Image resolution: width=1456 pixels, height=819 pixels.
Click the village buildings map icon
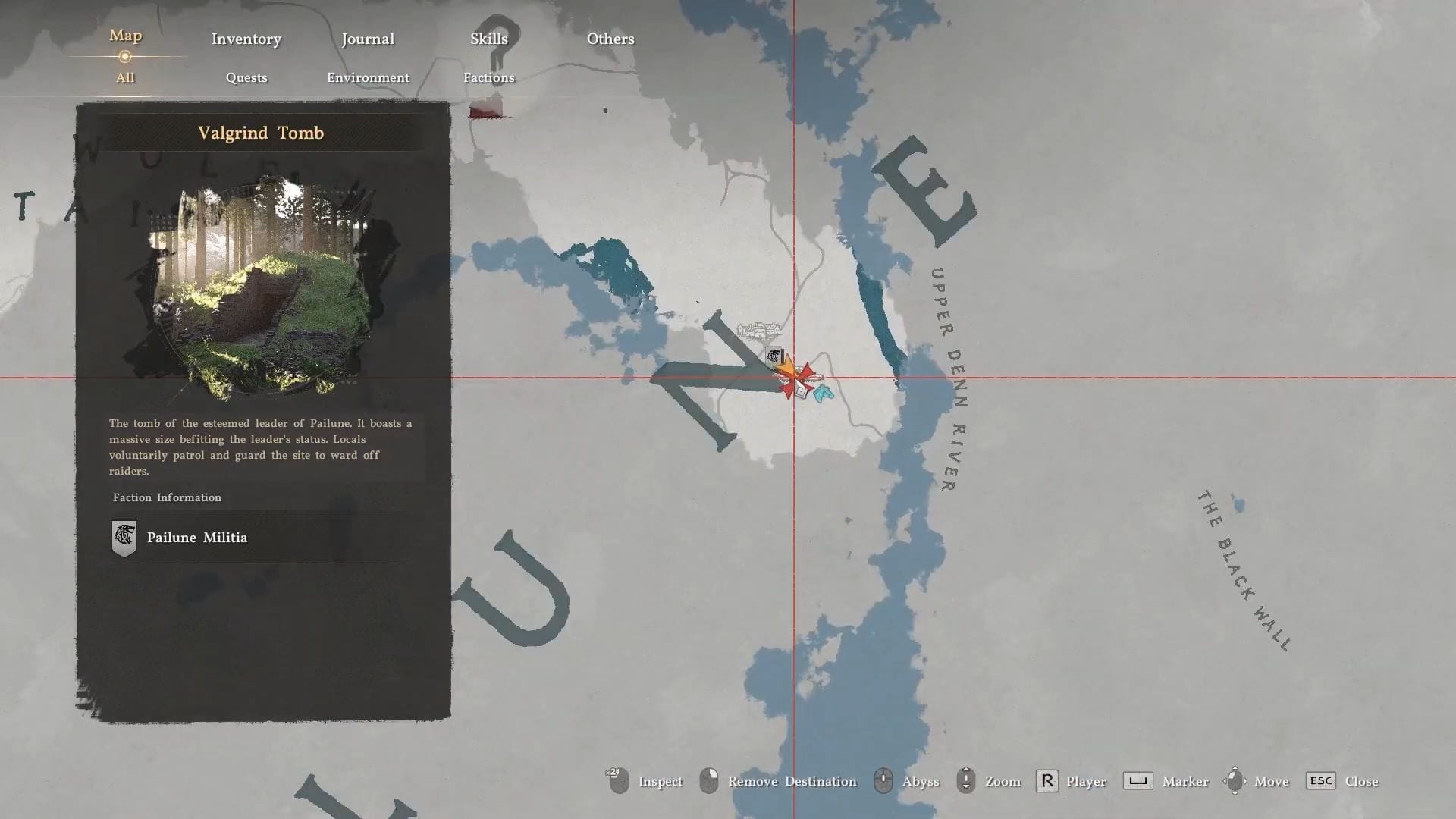(758, 331)
